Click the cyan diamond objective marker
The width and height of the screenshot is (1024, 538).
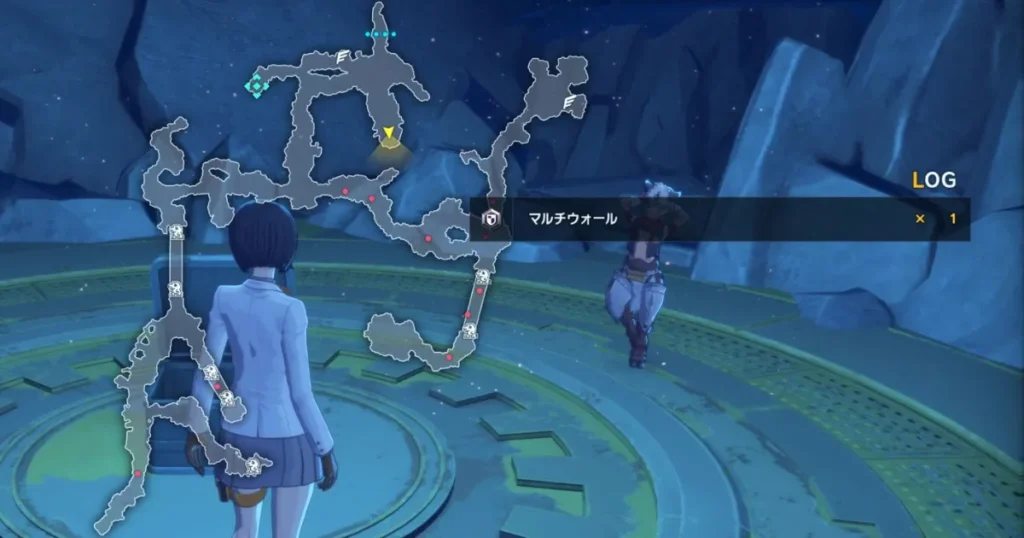click(x=258, y=86)
